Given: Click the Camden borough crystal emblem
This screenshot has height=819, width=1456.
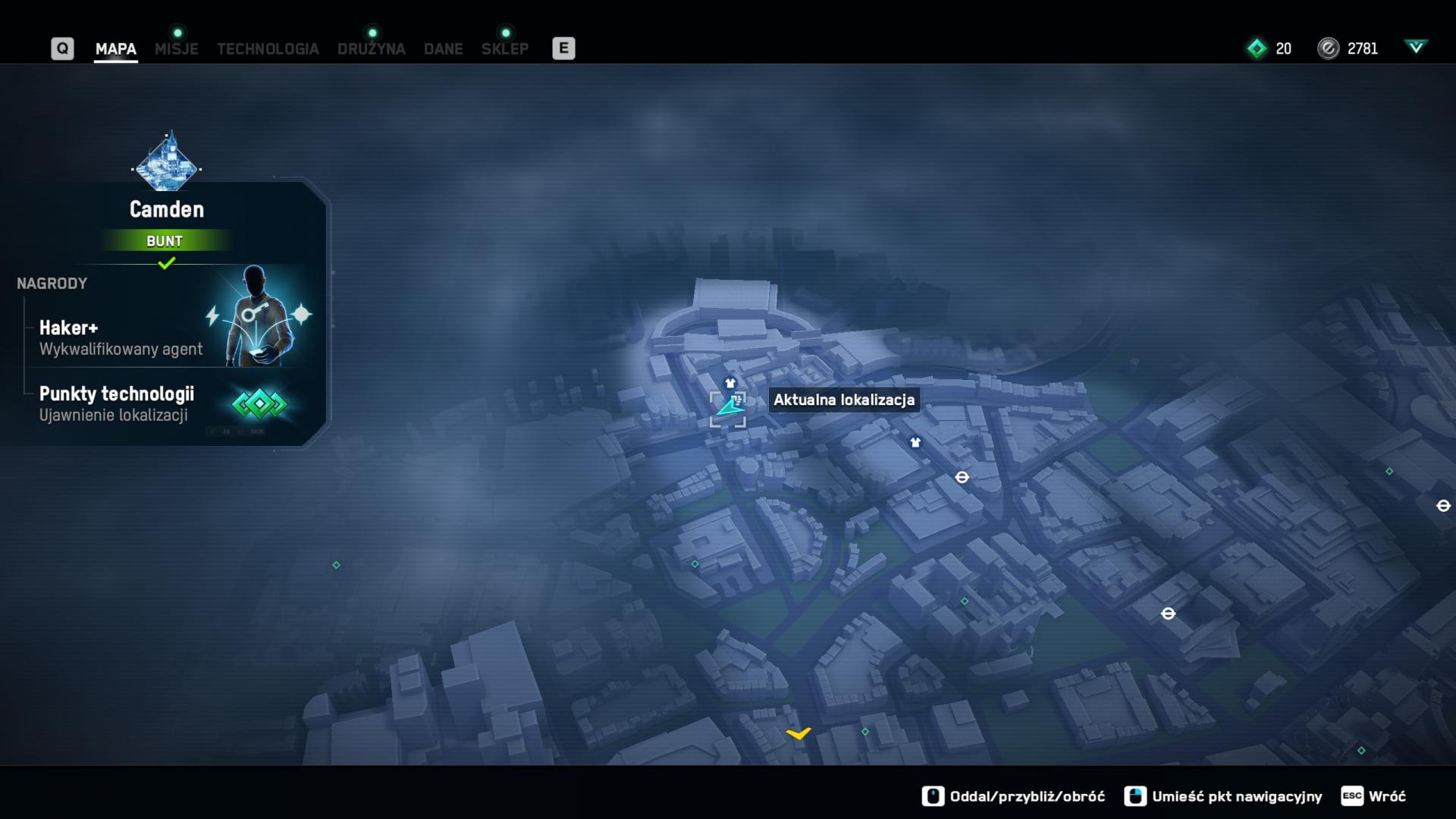Looking at the screenshot, I should click(168, 163).
